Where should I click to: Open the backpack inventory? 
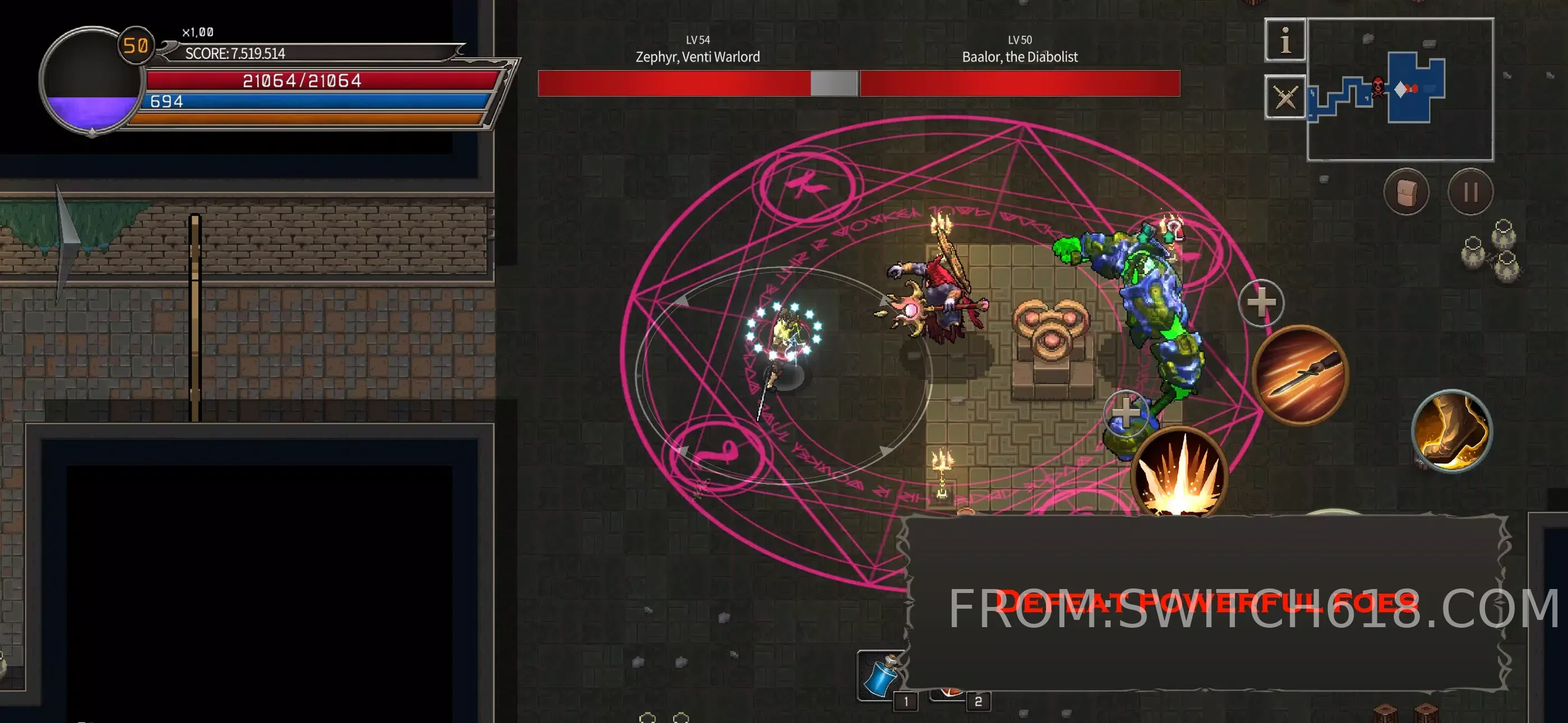click(x=1406, y=192)
